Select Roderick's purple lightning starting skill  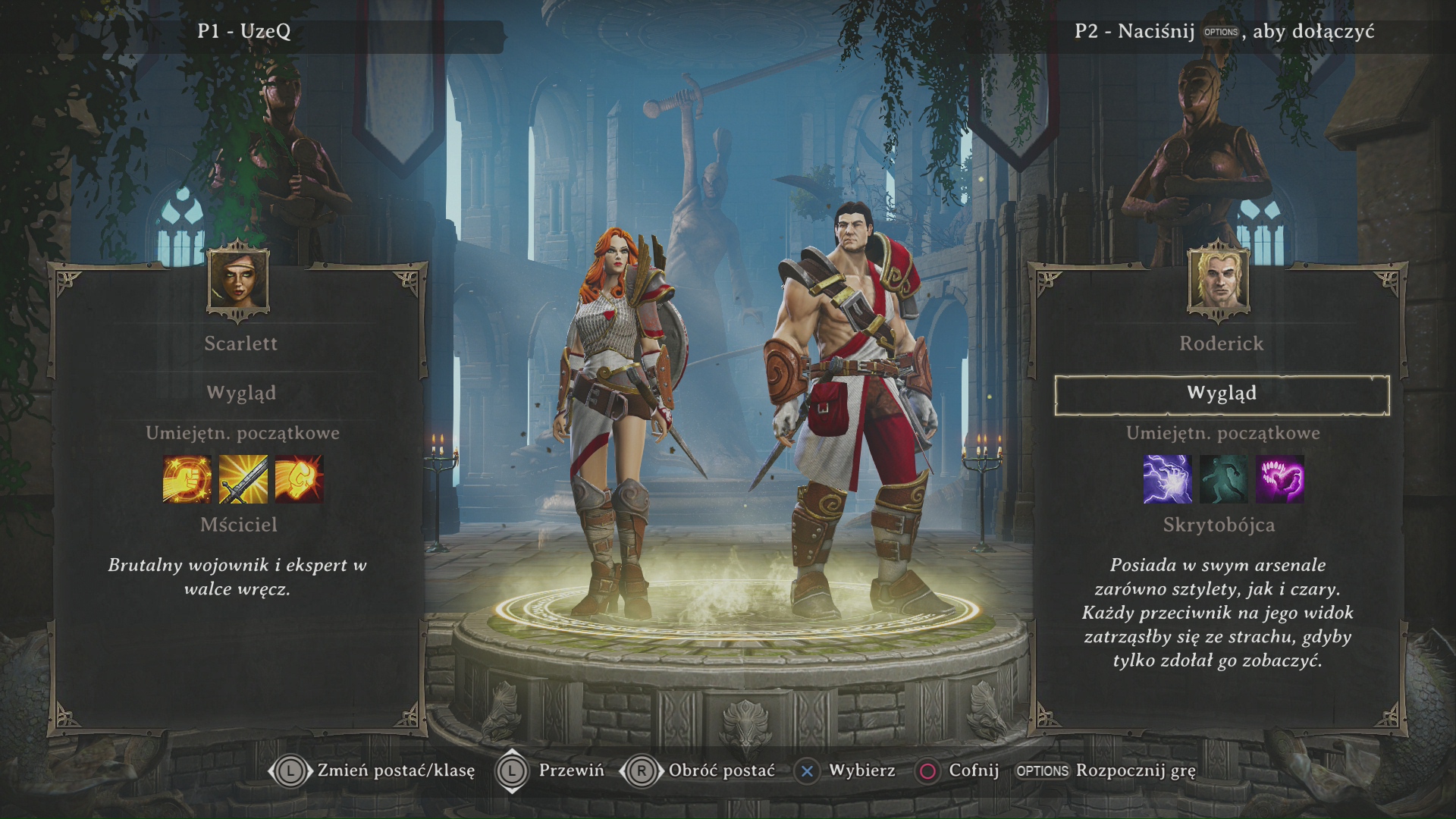click(1167, 479)
